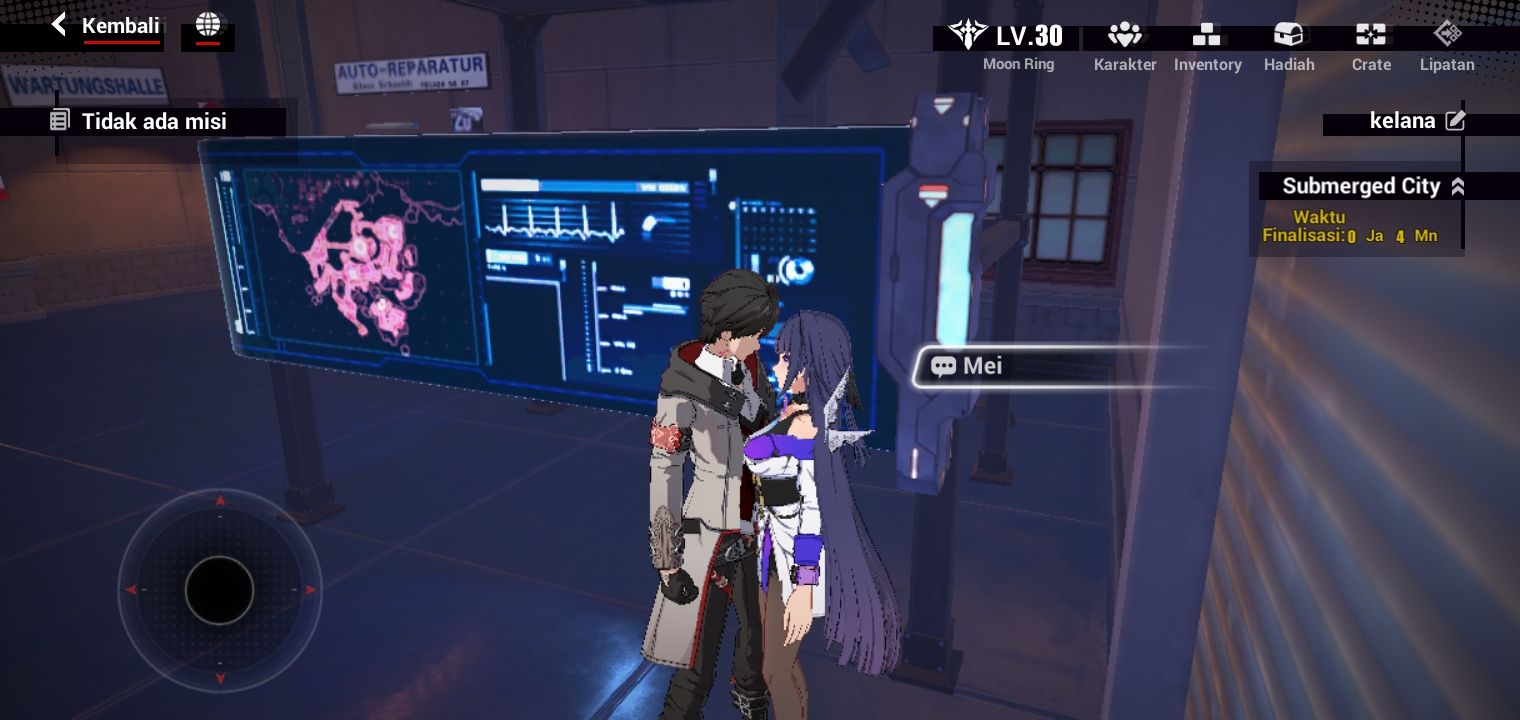Screen dimensions: 1520x720
Task: Click the globe language icon
Action: [x=208, y=27]
